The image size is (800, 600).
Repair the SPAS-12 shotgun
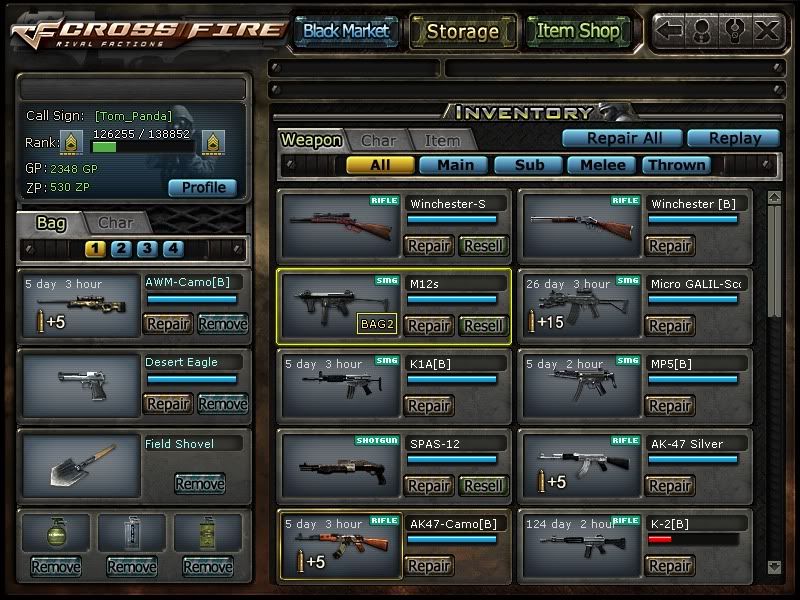429,486
